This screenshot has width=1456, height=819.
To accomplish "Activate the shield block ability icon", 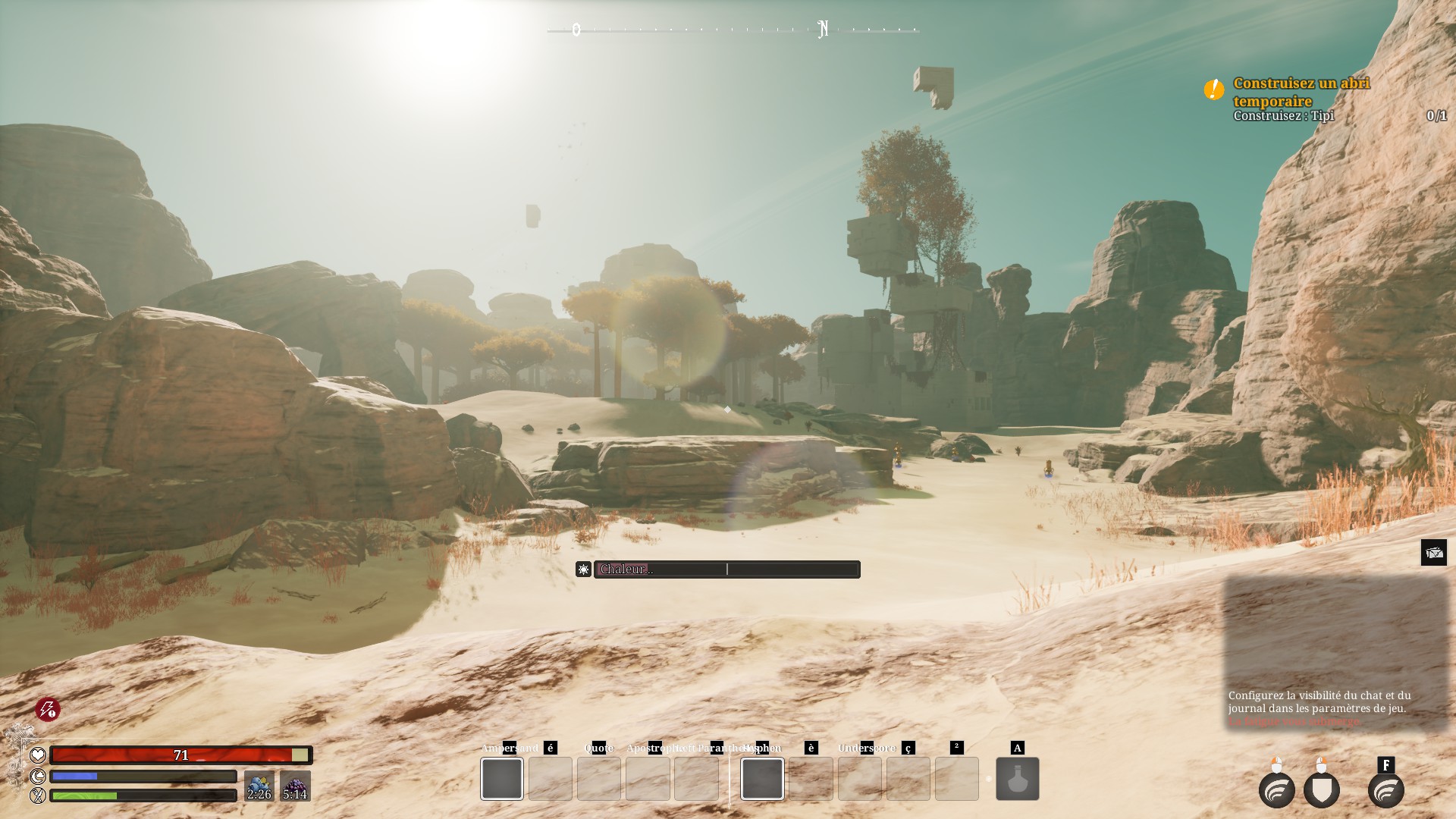I will (1321, 790).
